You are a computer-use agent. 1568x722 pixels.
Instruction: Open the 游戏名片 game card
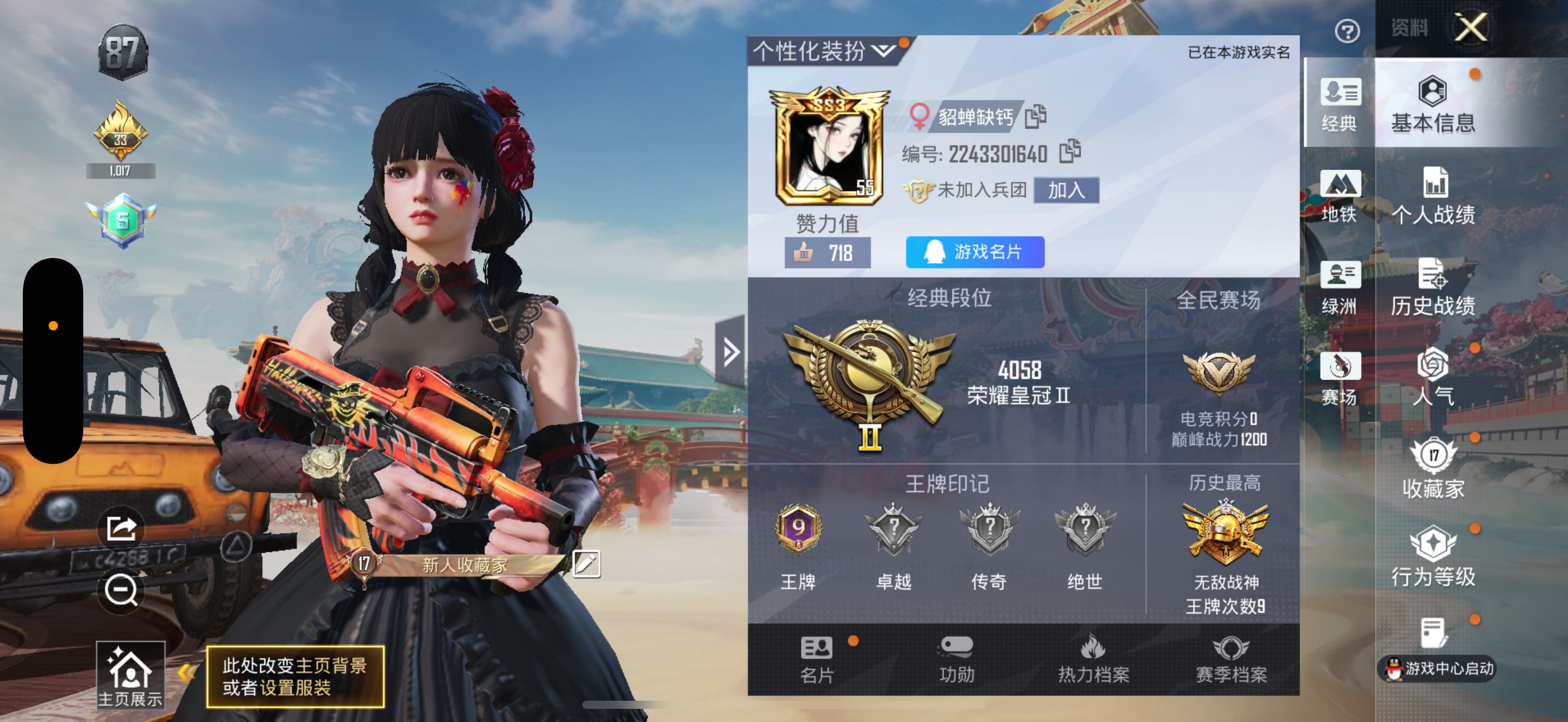click(x=974, y=252)
